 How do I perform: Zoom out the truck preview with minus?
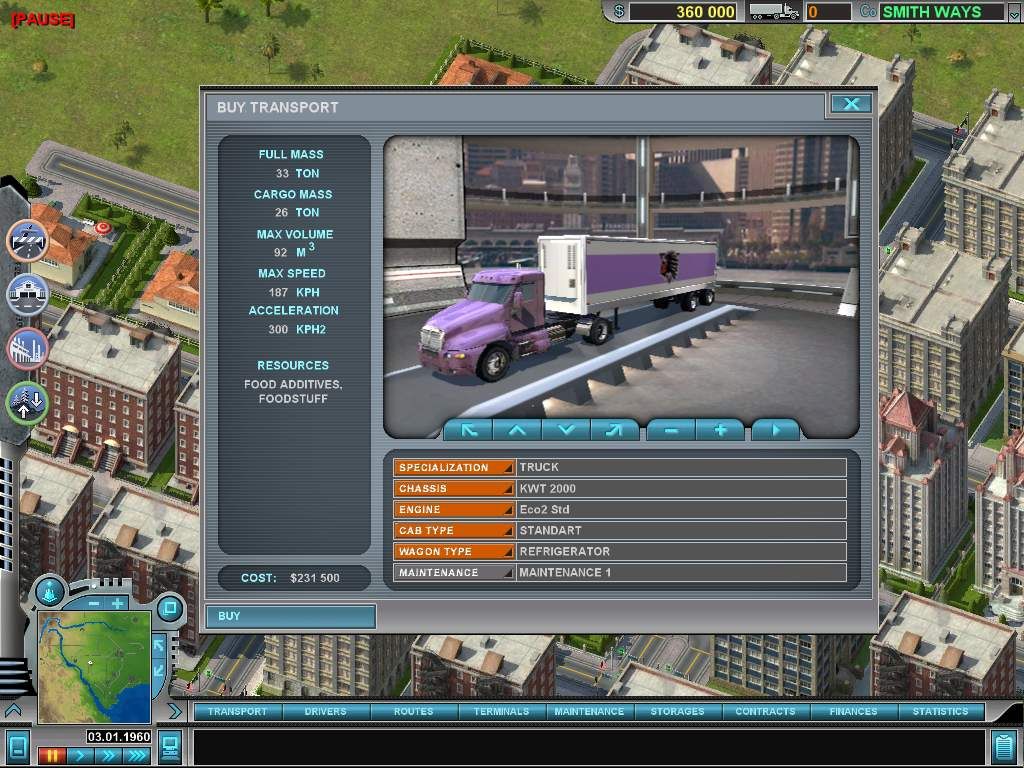click(x=671, y=430)
